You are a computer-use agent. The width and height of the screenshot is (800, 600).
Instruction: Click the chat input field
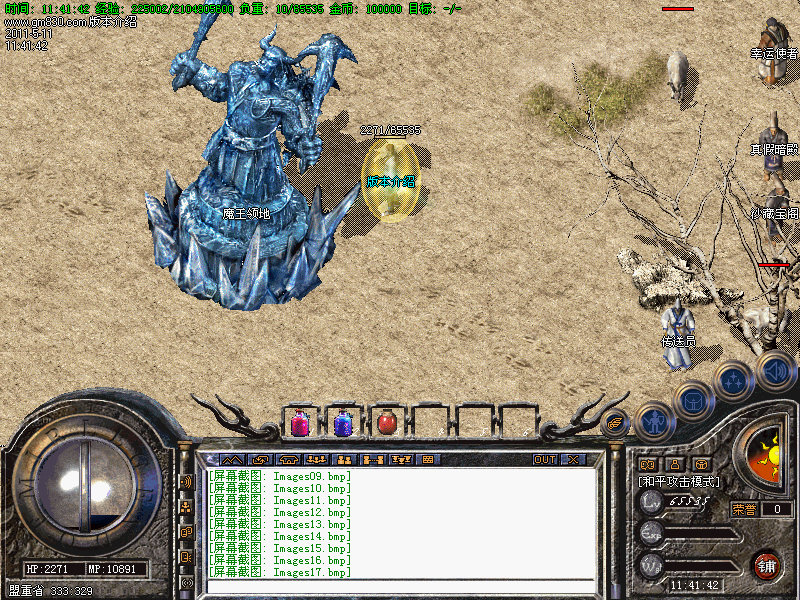(400, 587)
